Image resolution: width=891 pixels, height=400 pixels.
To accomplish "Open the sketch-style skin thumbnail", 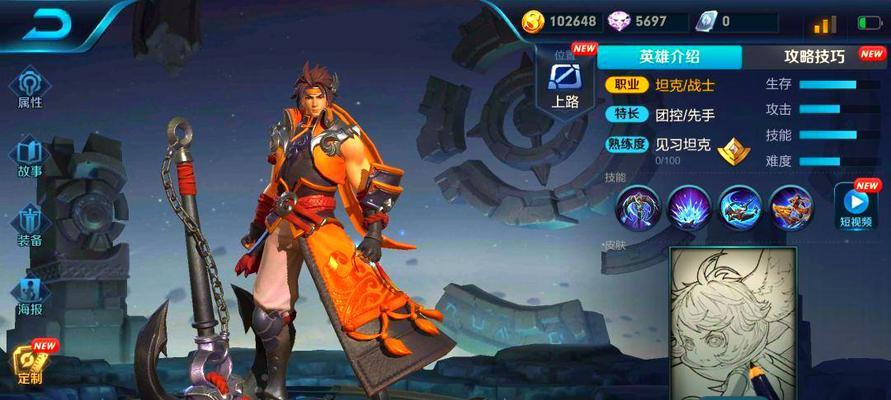I will tap(732, 322).
